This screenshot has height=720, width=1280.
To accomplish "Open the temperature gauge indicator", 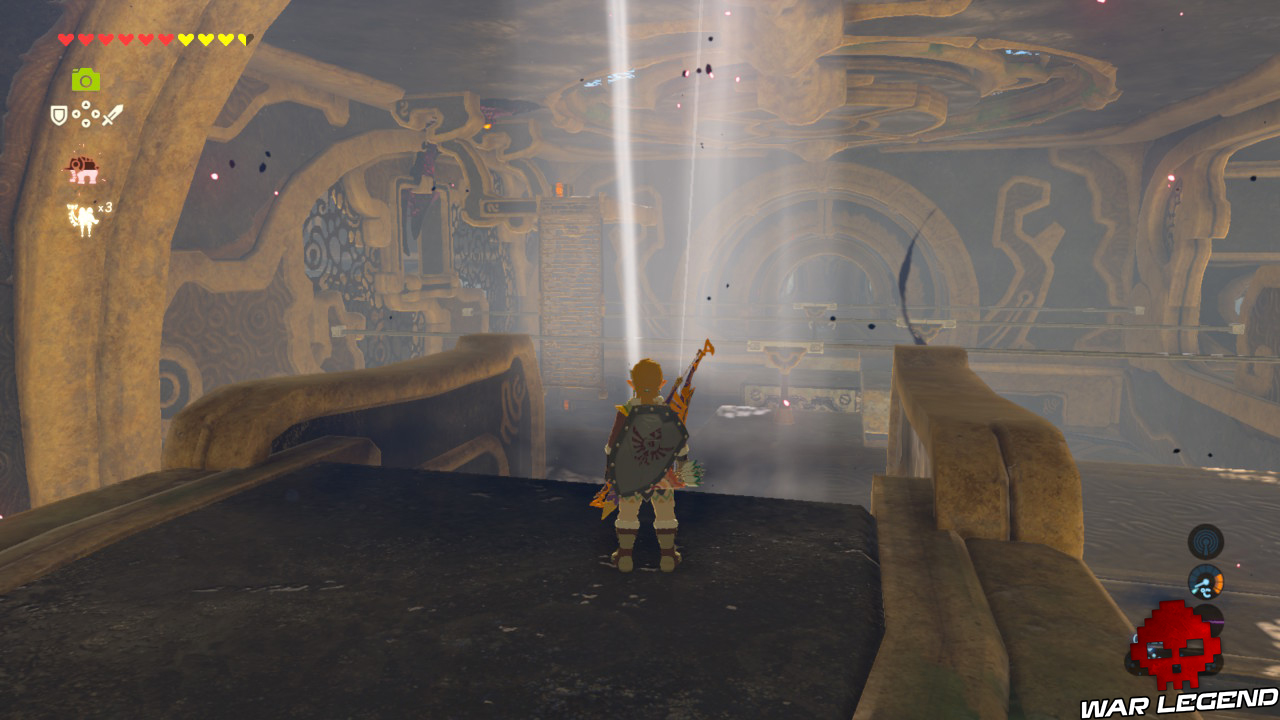I will pyautogui.click(x=1205, y=582).
